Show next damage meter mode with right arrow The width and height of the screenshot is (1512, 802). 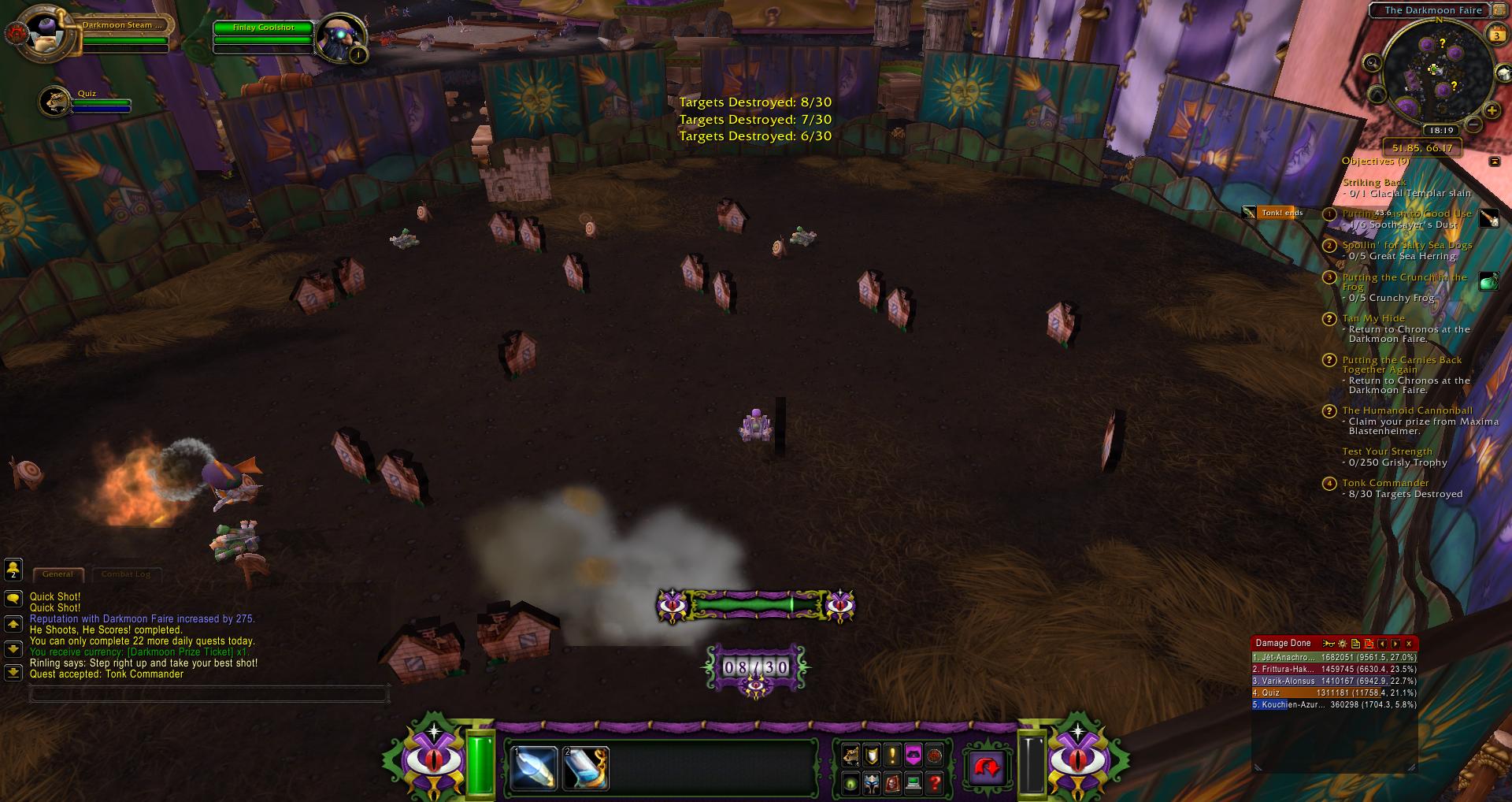(x=1395, y=644)
